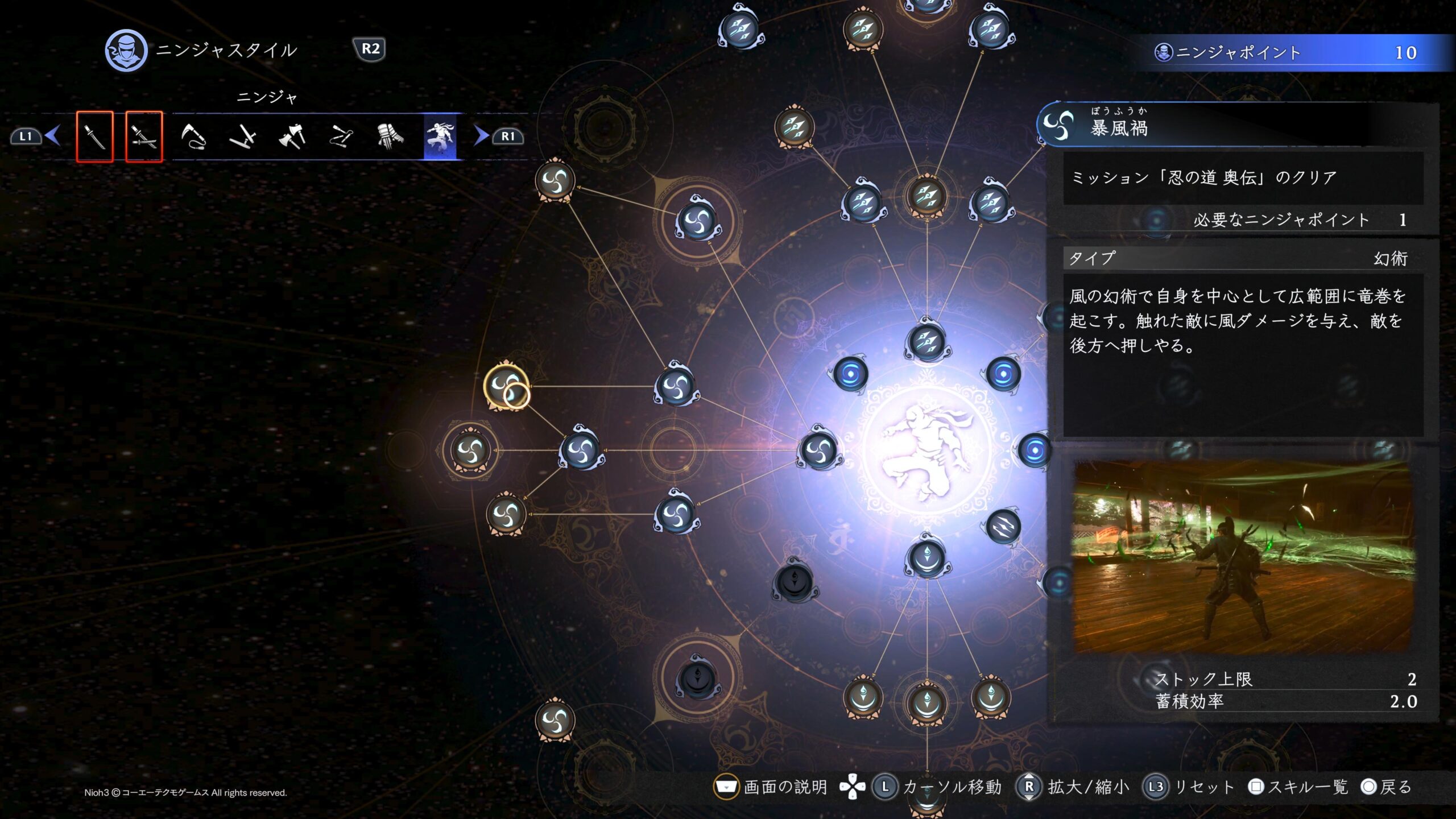Select the triple-slash skill node near the emblem
The width and height of the screenshot is (1456, 819).
(x=1003, y=527)
